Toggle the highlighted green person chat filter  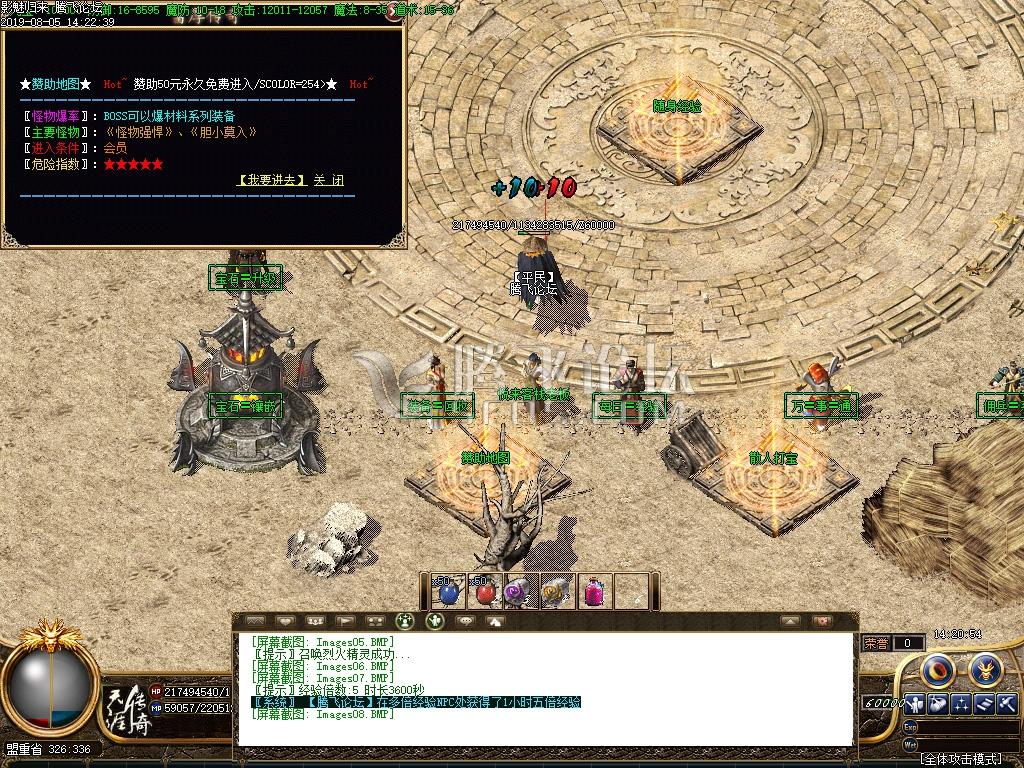405,621
